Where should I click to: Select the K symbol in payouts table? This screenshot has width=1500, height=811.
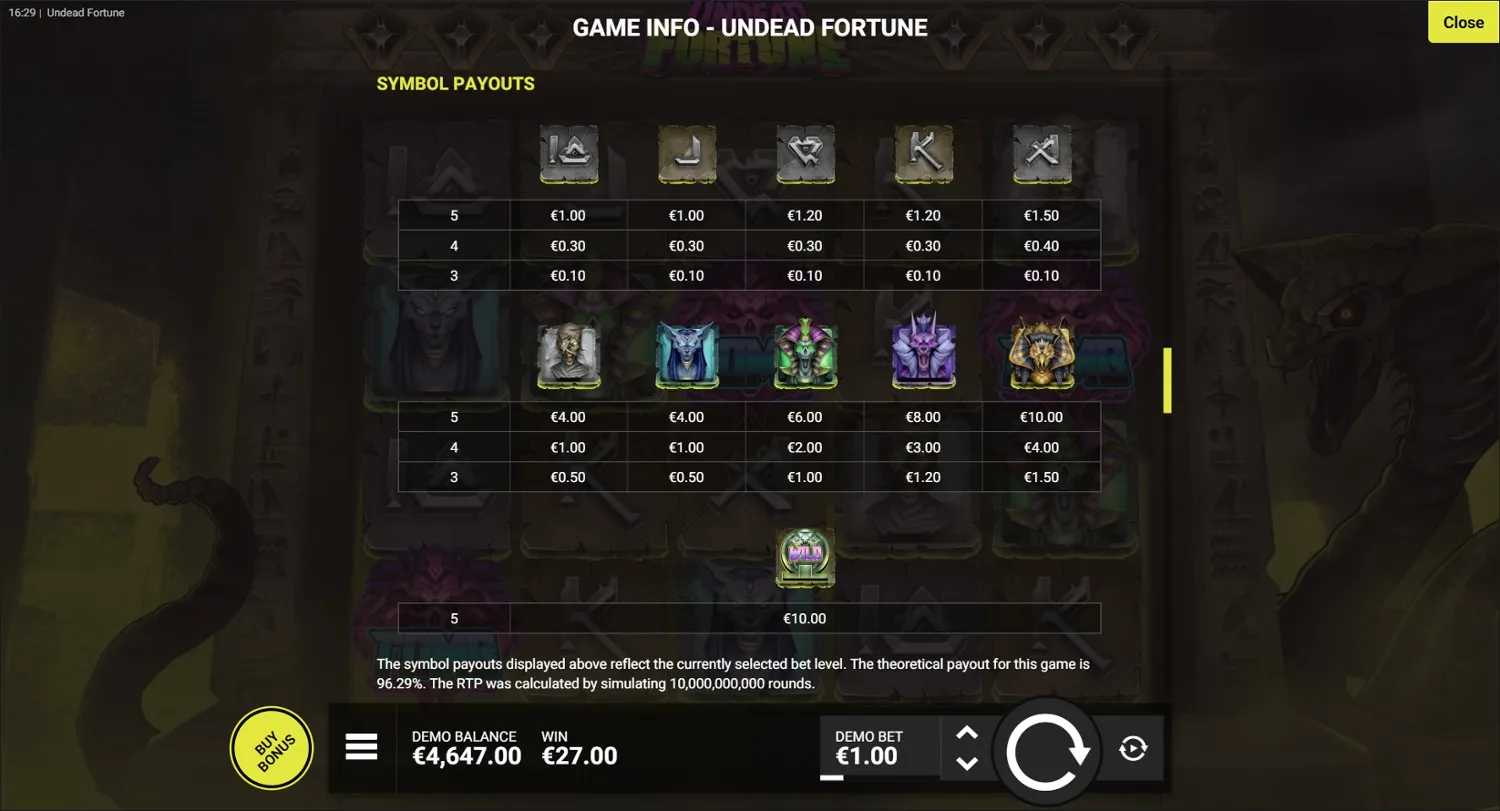[x=922, y=155]
